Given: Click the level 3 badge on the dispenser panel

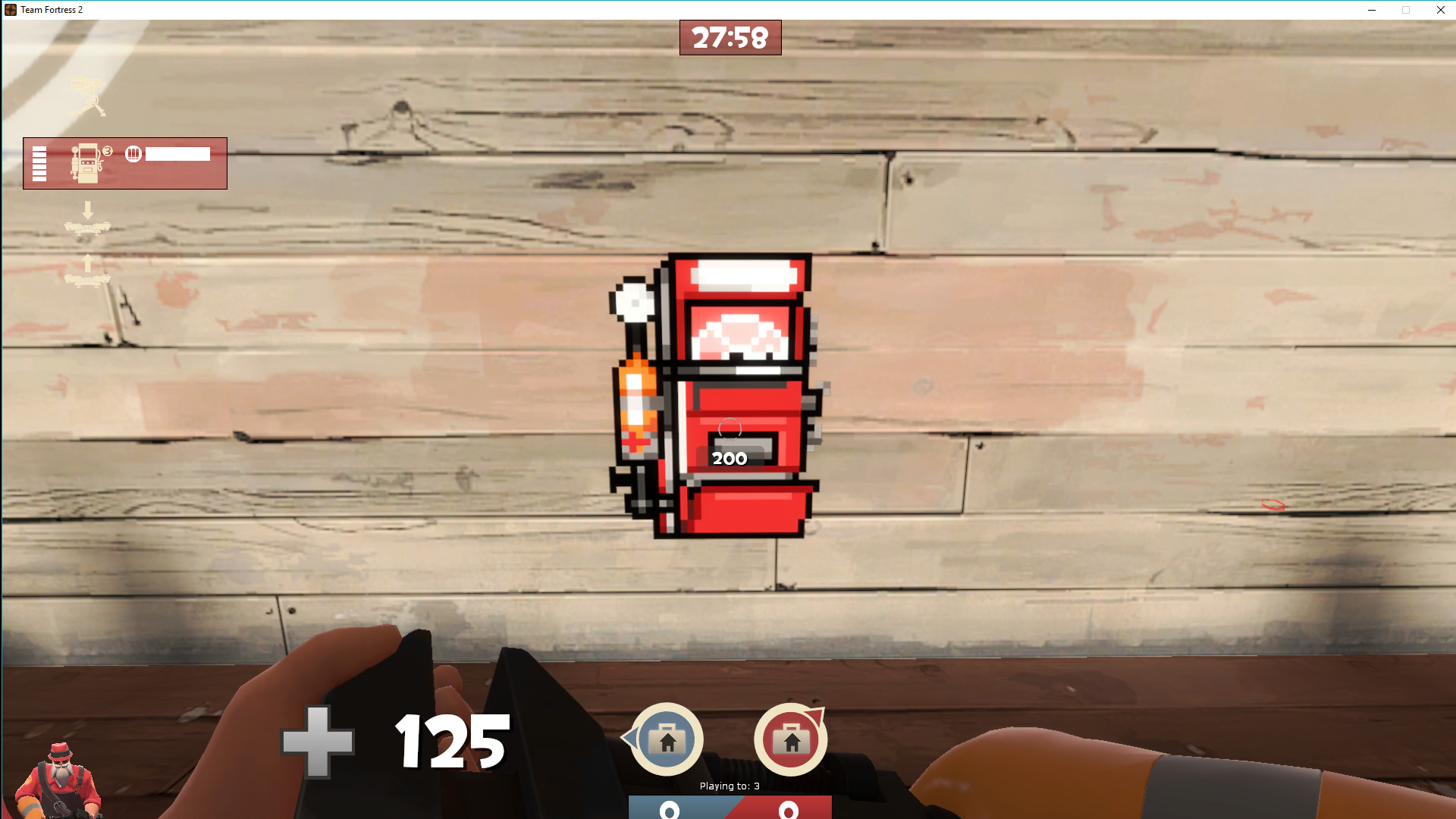Looking at the screenshot, I should 108,149.
